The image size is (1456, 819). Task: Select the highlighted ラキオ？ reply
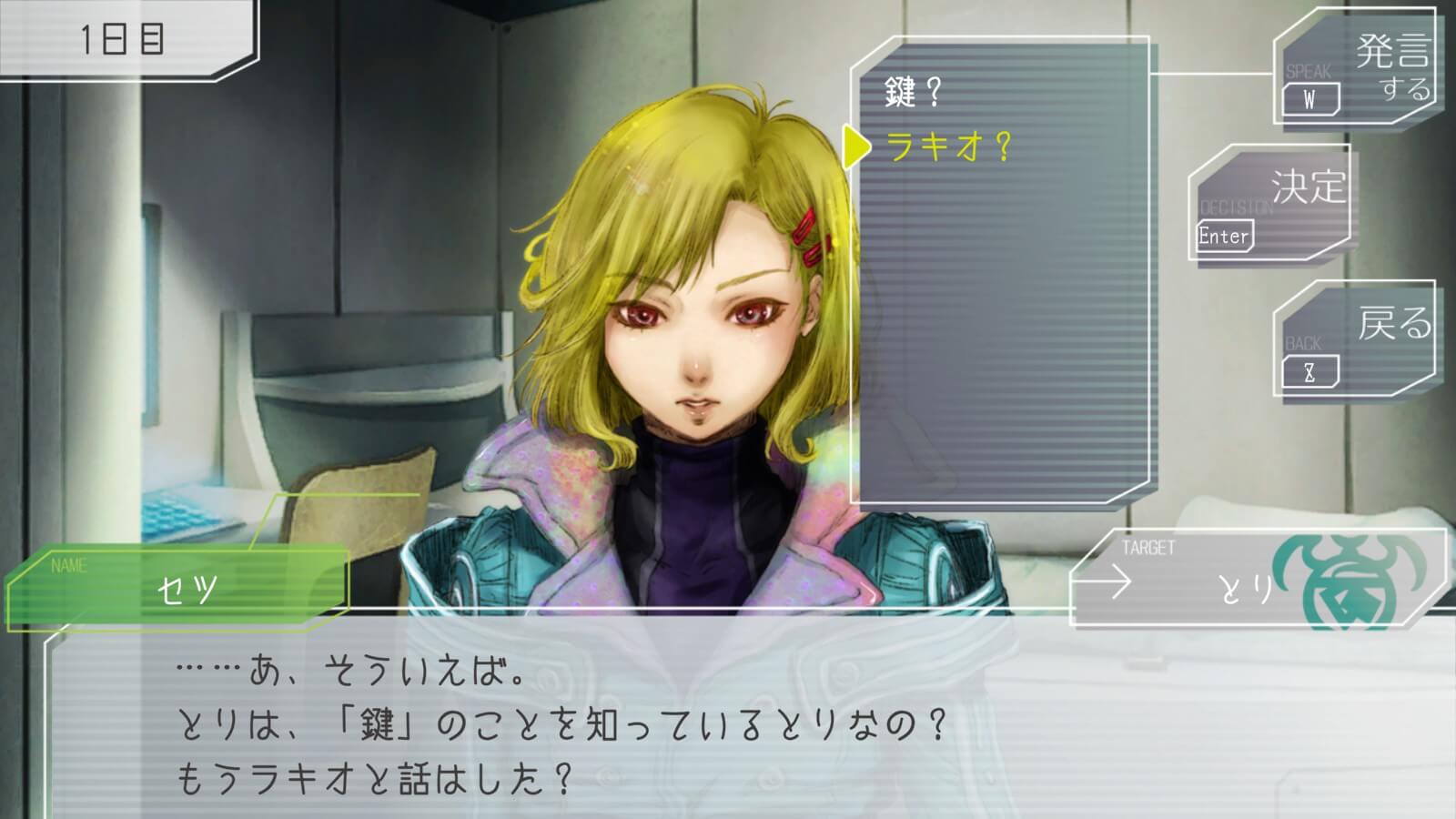[x=948, y=147]
